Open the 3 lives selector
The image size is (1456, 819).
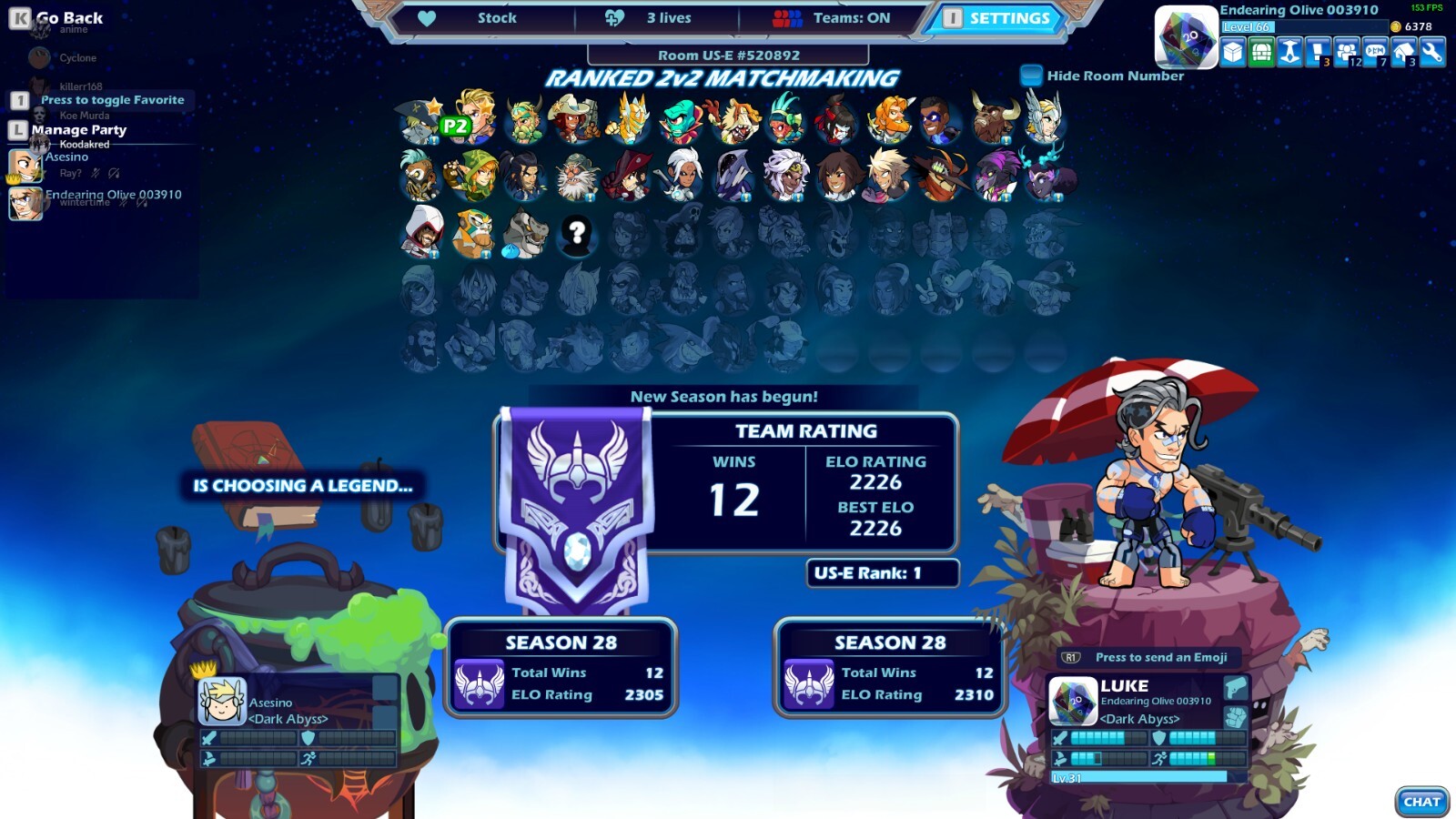click(x=669, y=17)
